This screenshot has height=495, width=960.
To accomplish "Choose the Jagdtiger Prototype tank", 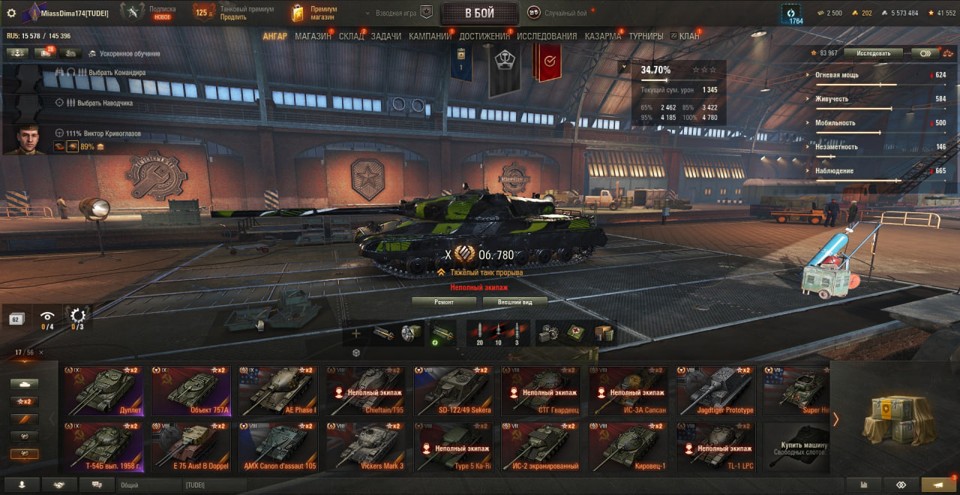I will click(x=712, y=391).
